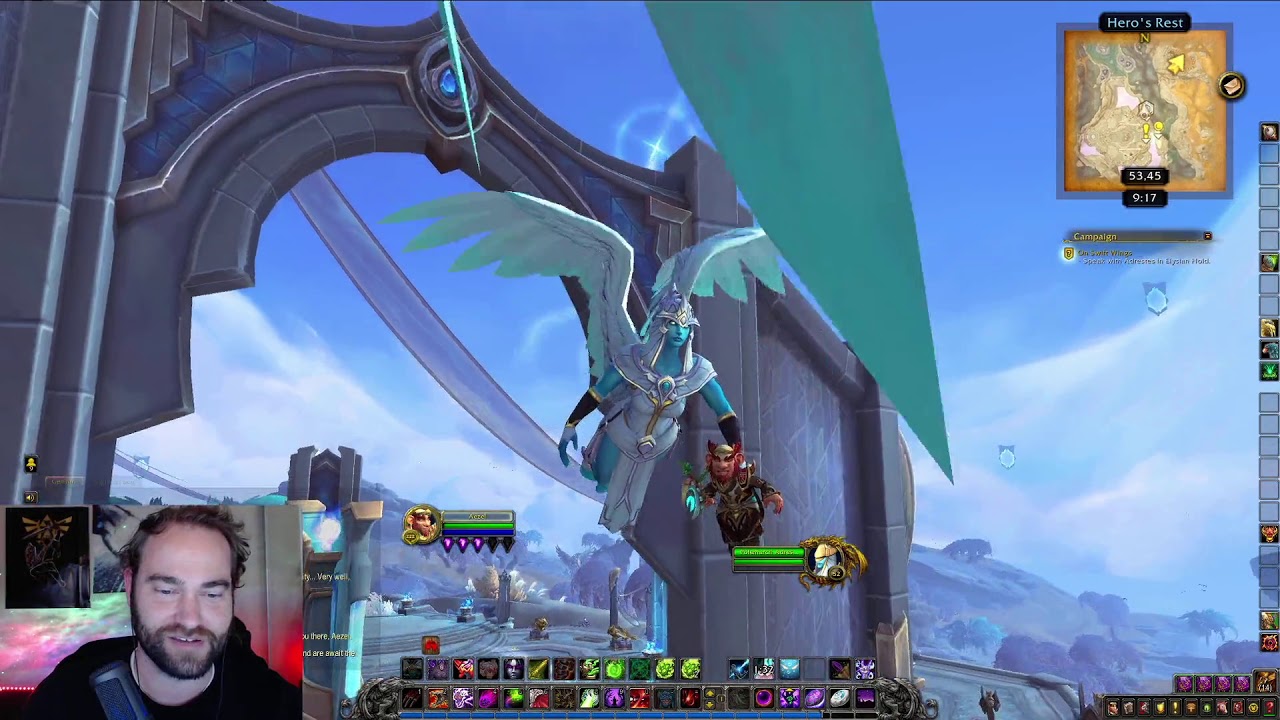This screenshot has height=720, width=1280.
Task: Select the player portrait of Aeze
Action: [x=420, y=520]
